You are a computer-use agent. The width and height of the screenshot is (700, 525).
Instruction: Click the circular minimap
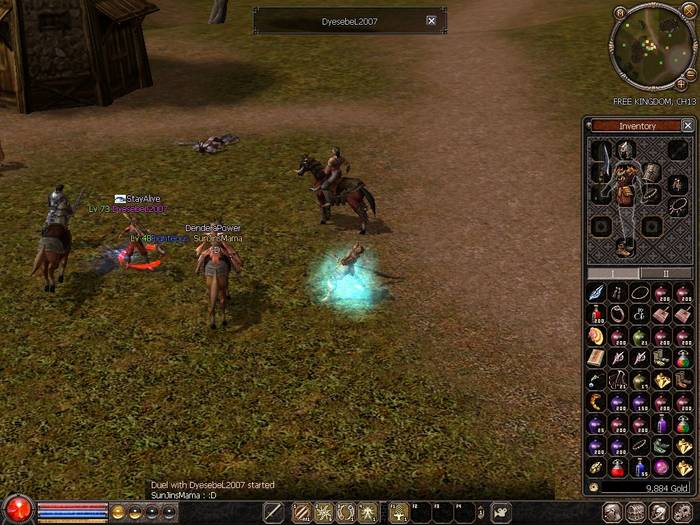[x=647, y=47]
